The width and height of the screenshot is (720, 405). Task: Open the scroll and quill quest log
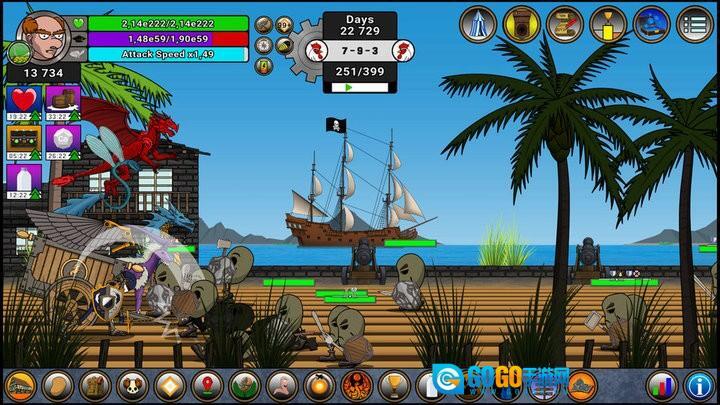(x=566, y=24)
